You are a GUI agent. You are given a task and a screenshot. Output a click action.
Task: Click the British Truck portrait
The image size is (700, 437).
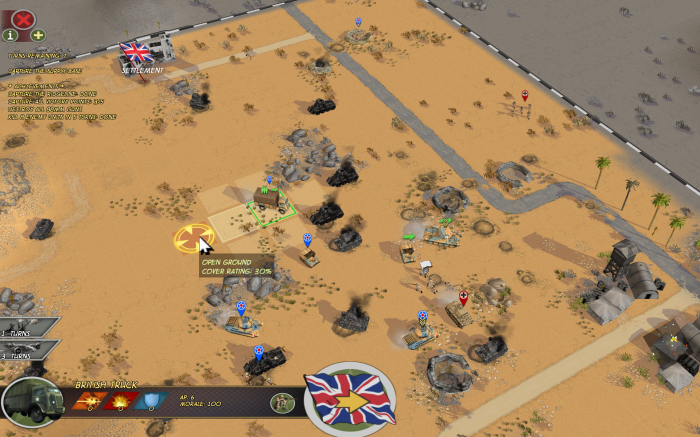click(32, 402)
